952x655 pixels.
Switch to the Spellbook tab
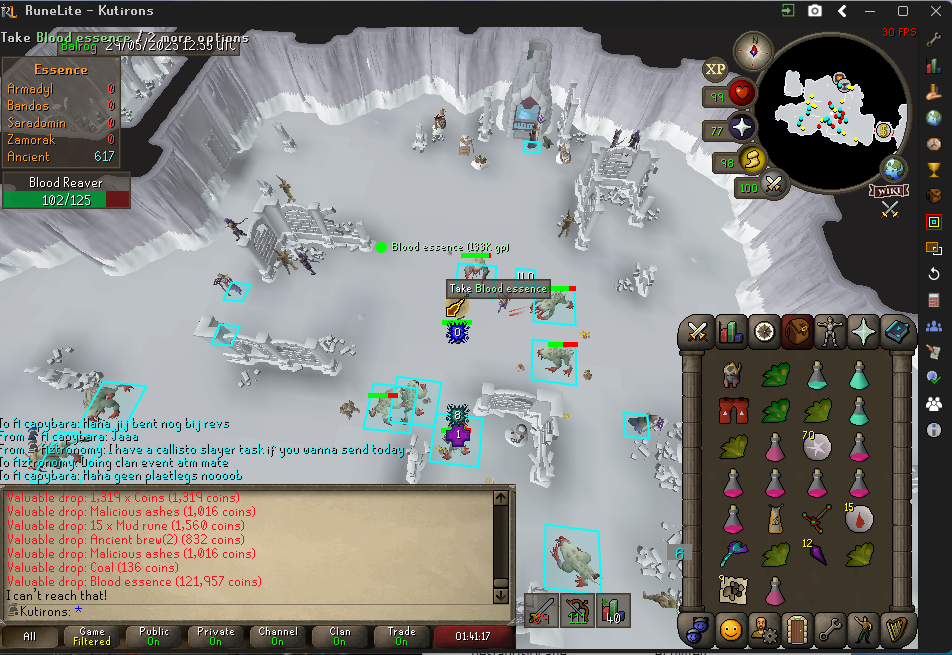coord(896,332)
